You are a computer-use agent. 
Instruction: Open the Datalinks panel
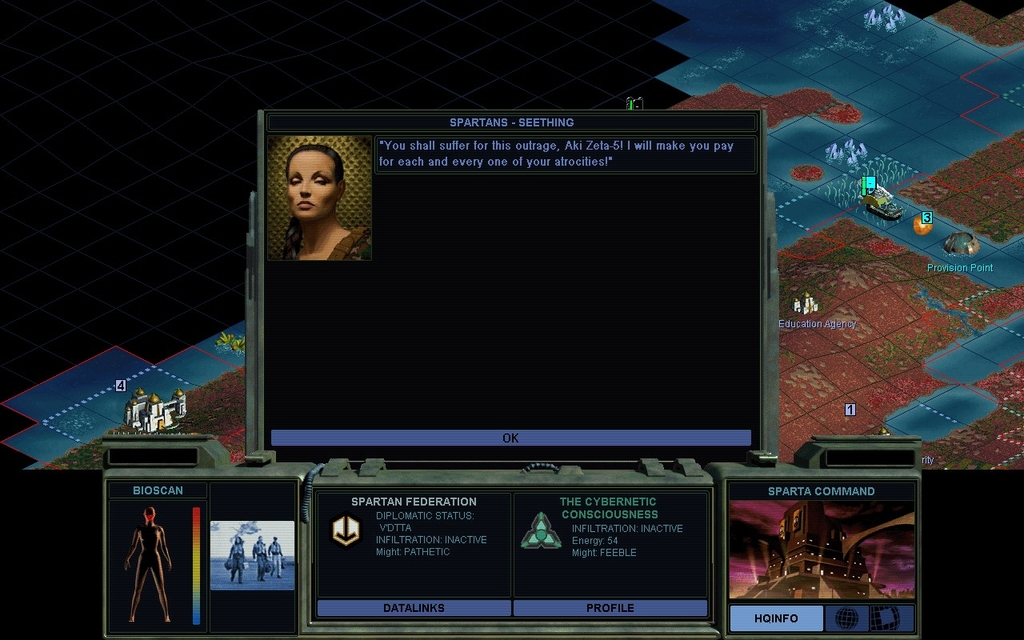tap(413, 608)
